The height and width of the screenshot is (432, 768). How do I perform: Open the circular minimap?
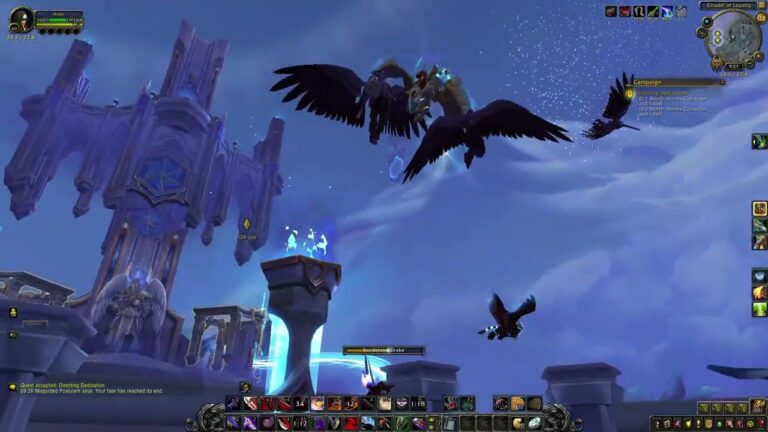pyautogui.click(x=732, y=40)
